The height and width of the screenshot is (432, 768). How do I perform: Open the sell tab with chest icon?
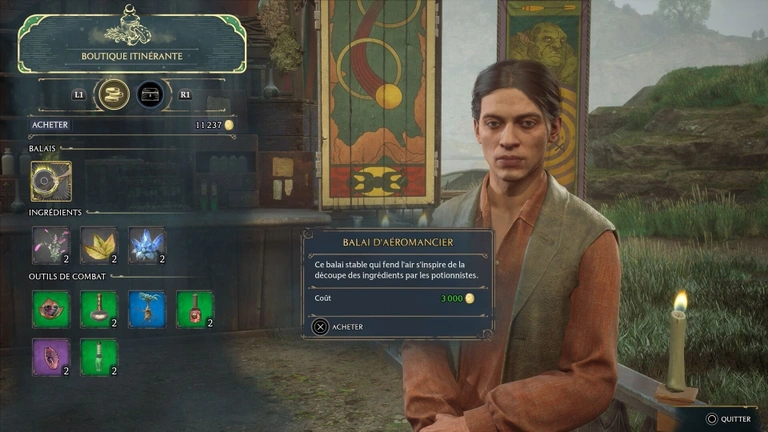(152, 94)
